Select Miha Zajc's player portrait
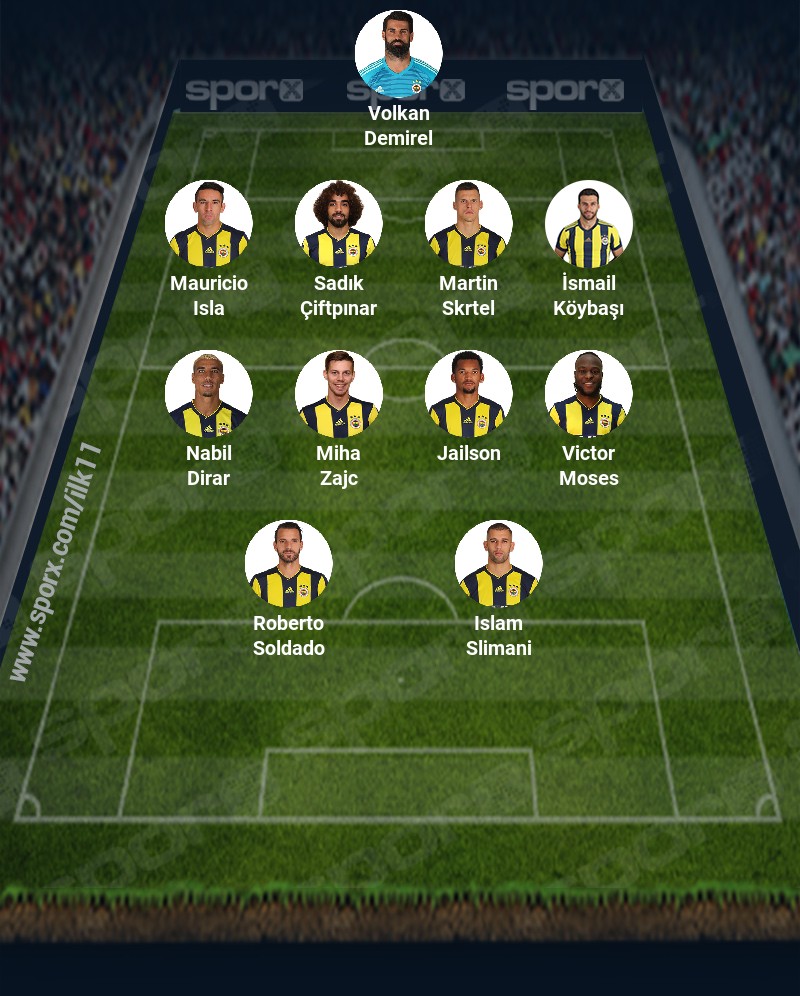The image size is (800, 996). pos(338,394)
